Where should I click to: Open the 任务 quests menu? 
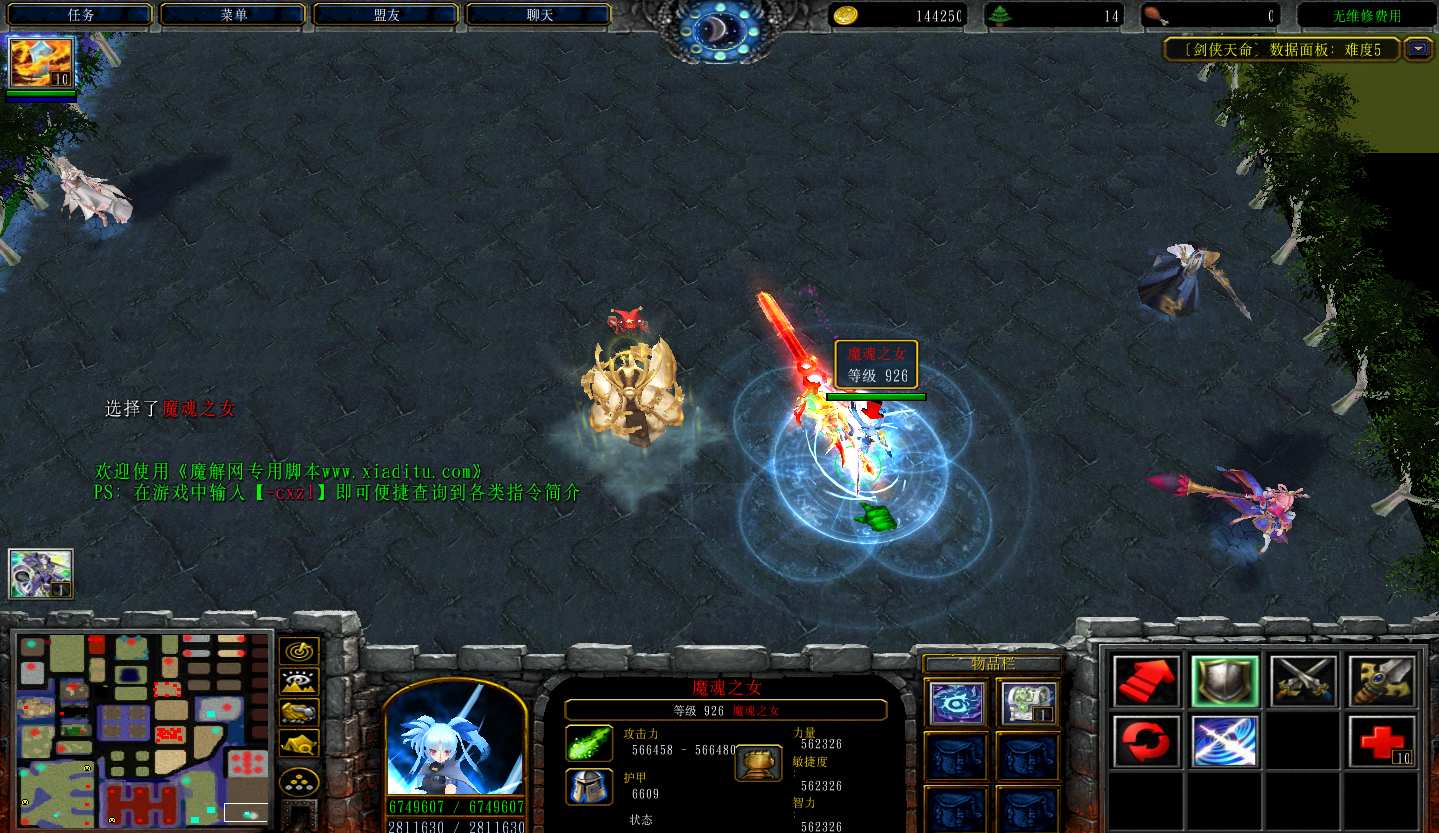click(x=80, y=15)
